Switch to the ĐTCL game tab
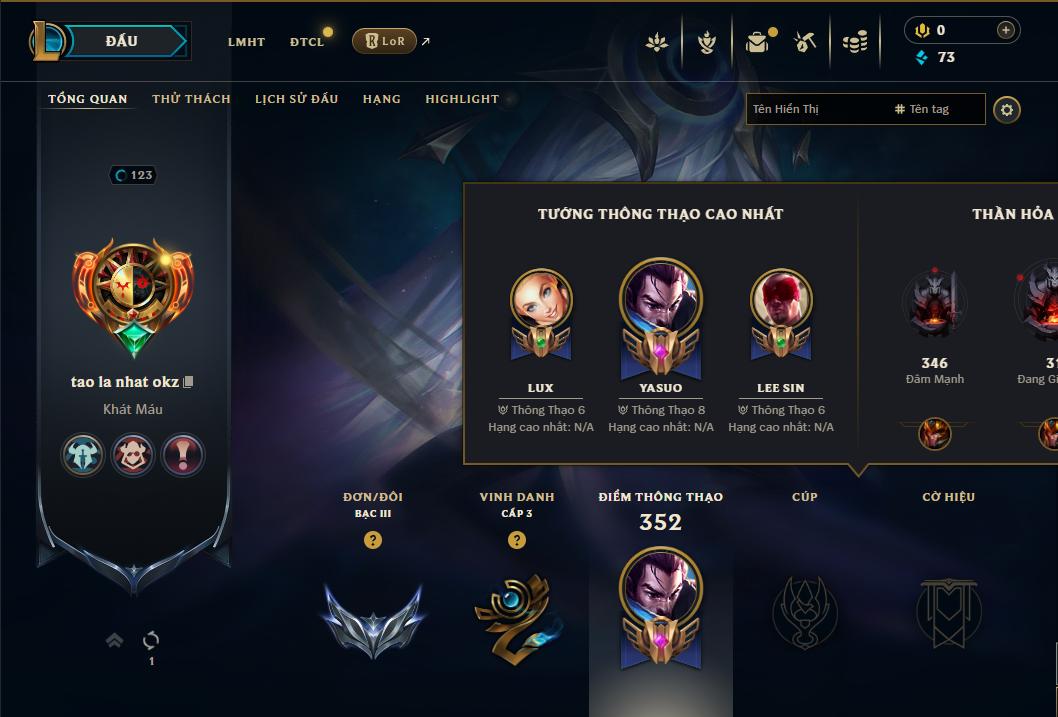 click(x=307, y=42)
